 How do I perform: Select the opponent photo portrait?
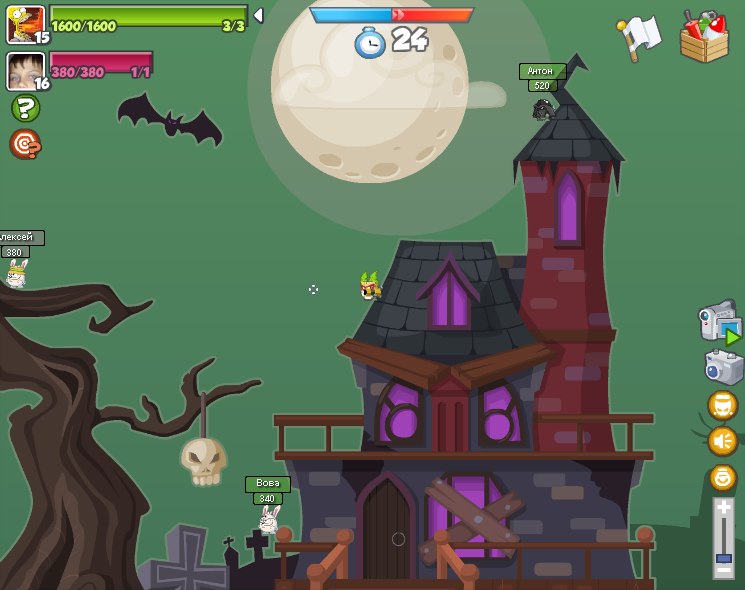click(25, 71)
